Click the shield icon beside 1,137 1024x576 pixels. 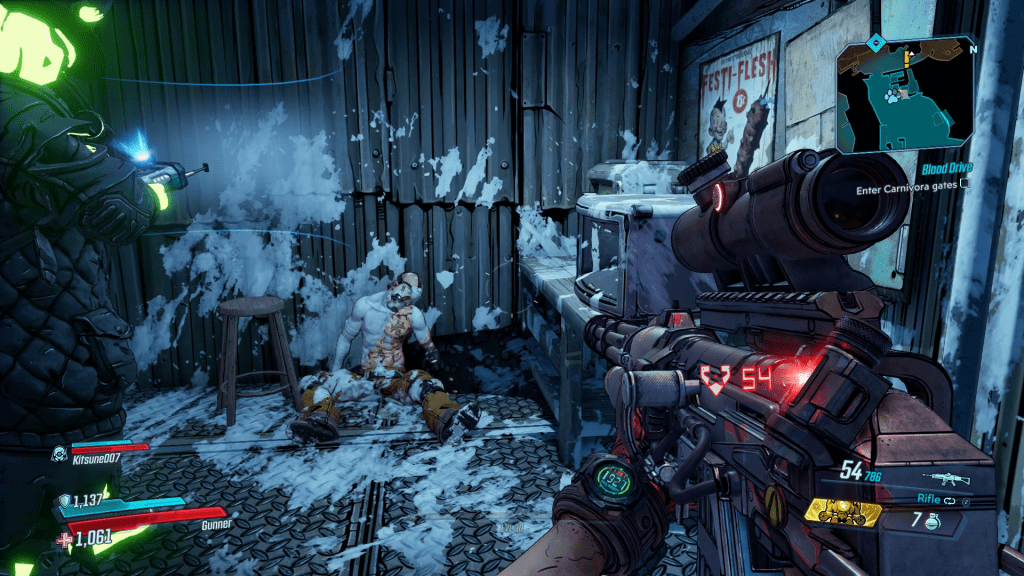pyautogui.click(x=65, y=502)
